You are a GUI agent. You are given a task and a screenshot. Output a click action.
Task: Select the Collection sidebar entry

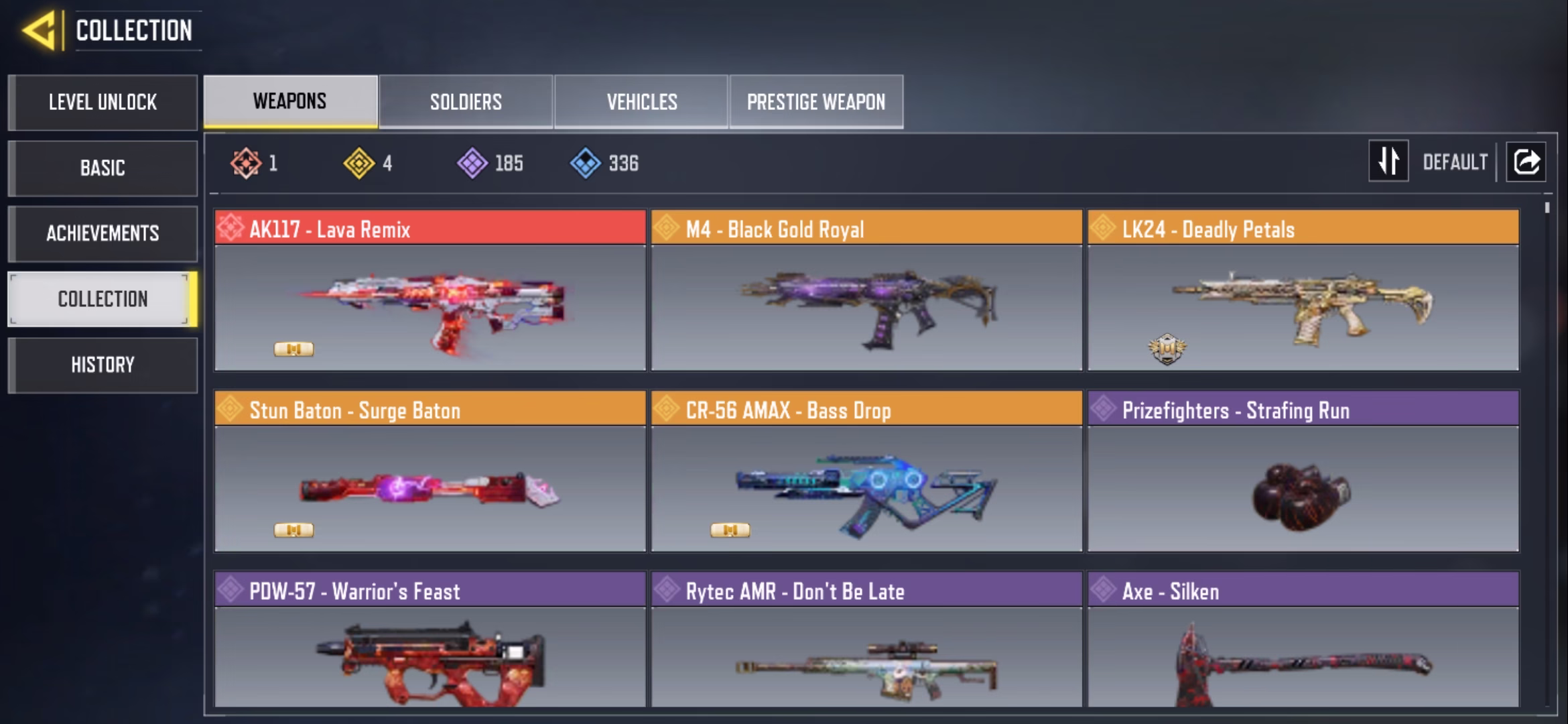(103, 299)
